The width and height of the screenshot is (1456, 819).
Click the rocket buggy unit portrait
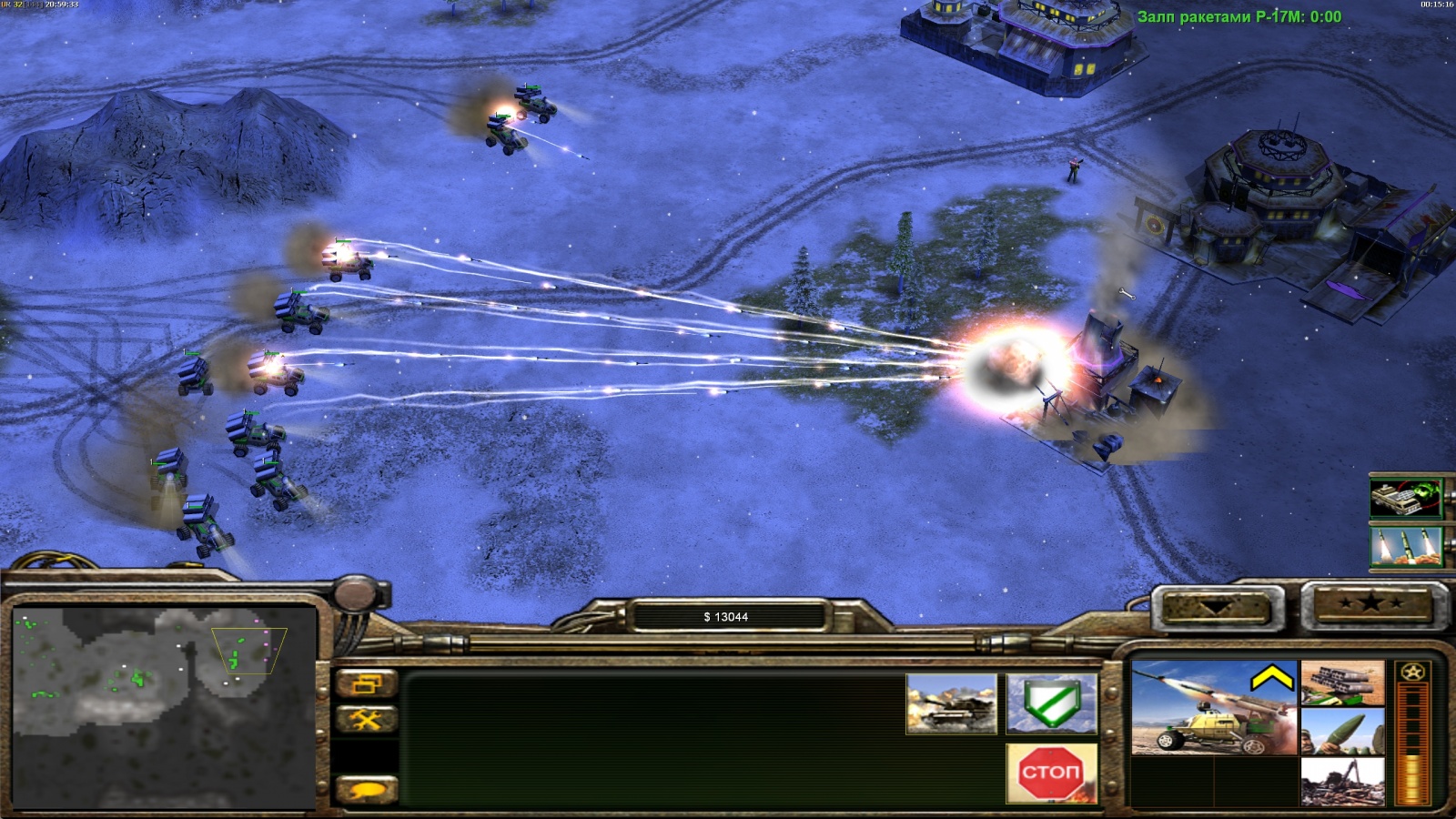tap(1214, 708)
